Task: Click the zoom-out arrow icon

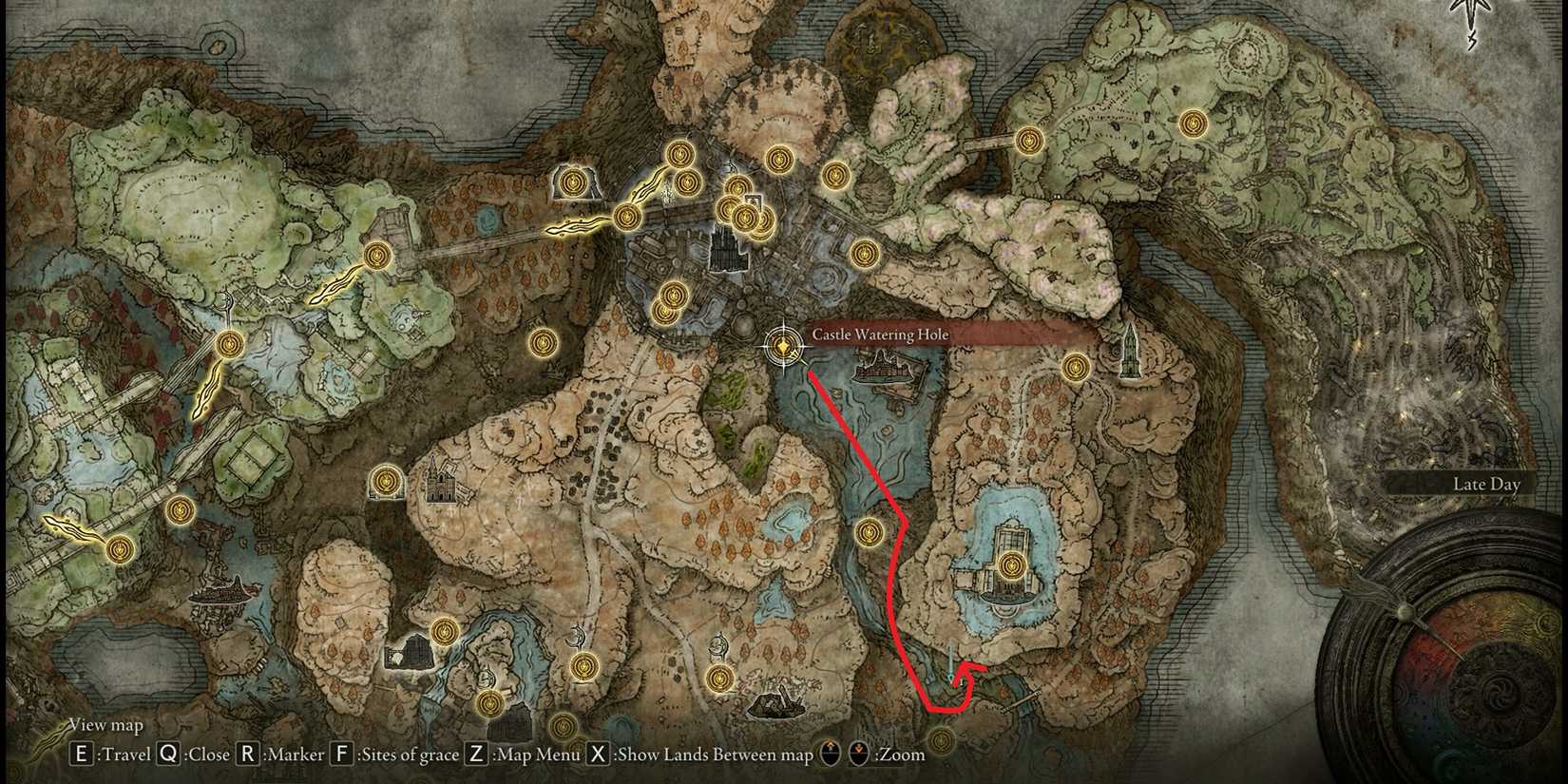Action: pyautogui.click(x=858, y=755)
